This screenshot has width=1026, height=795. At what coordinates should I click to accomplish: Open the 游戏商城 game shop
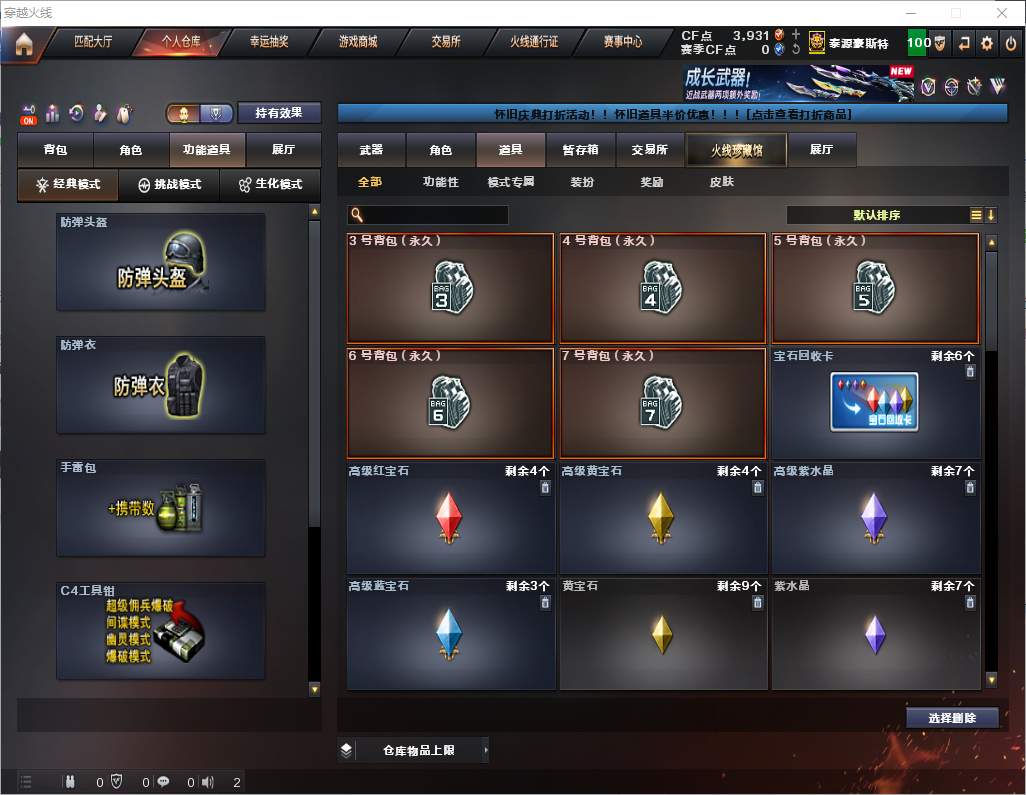click(x=357, y=43)
